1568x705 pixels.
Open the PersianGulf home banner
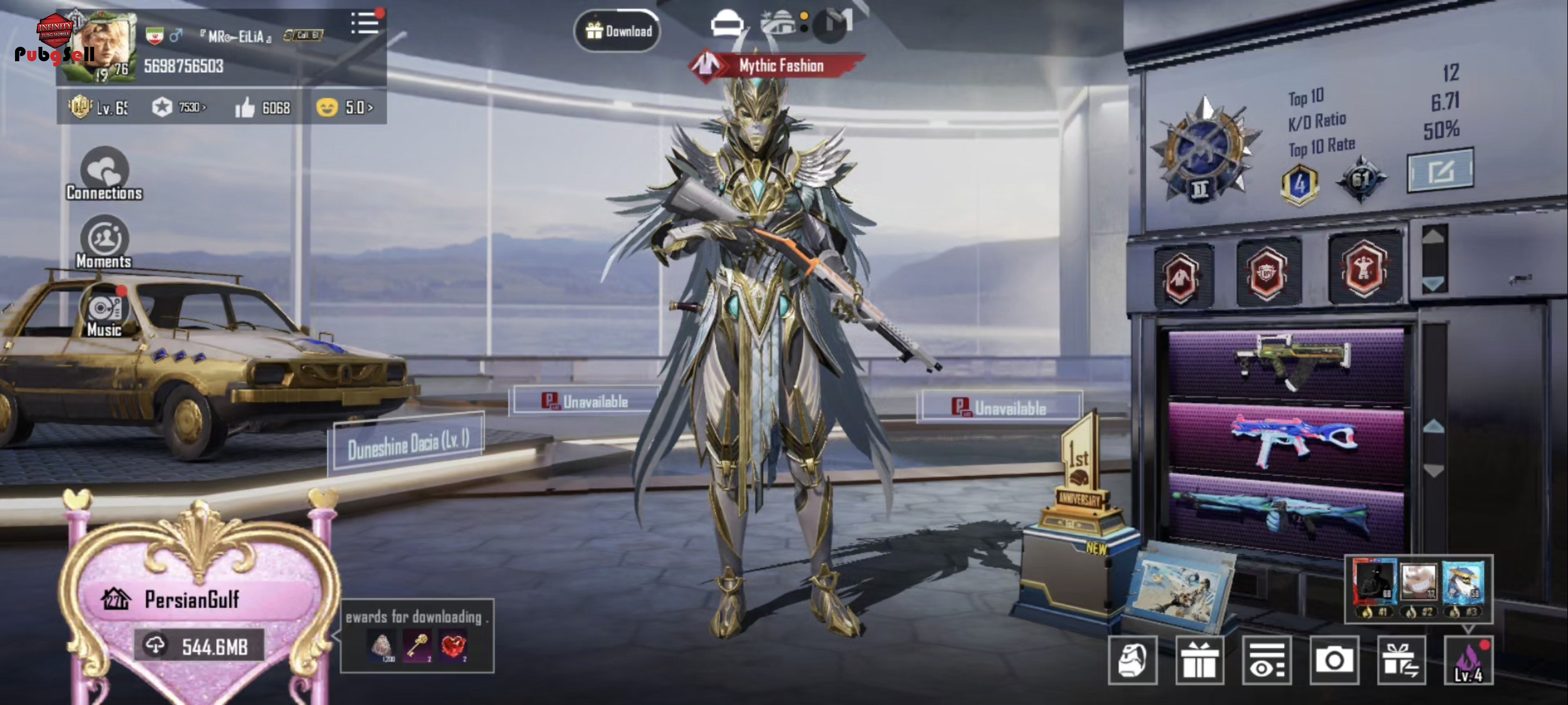tap(192, 600)
